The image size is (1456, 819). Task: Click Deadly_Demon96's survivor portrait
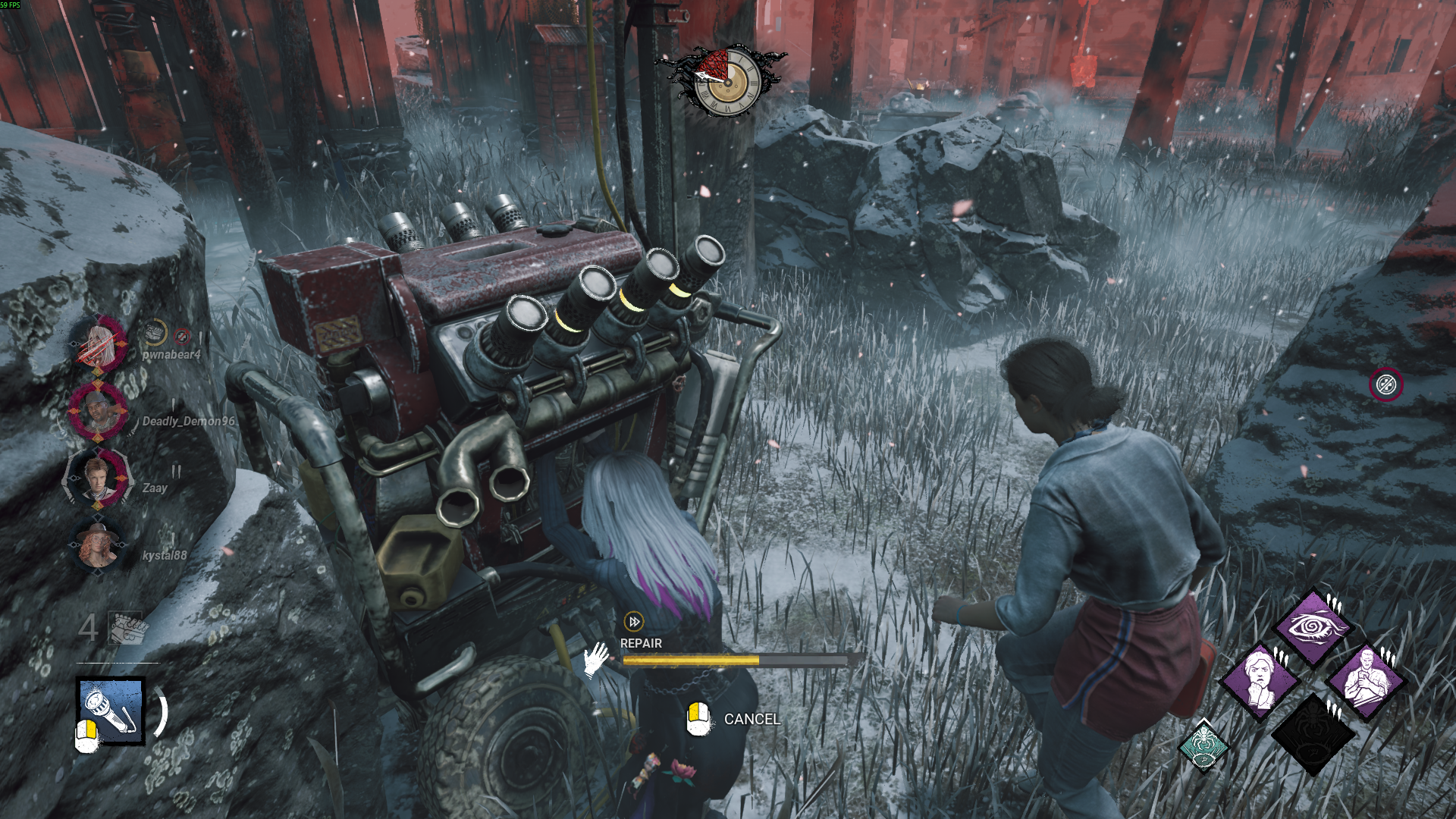coord(99,412)
